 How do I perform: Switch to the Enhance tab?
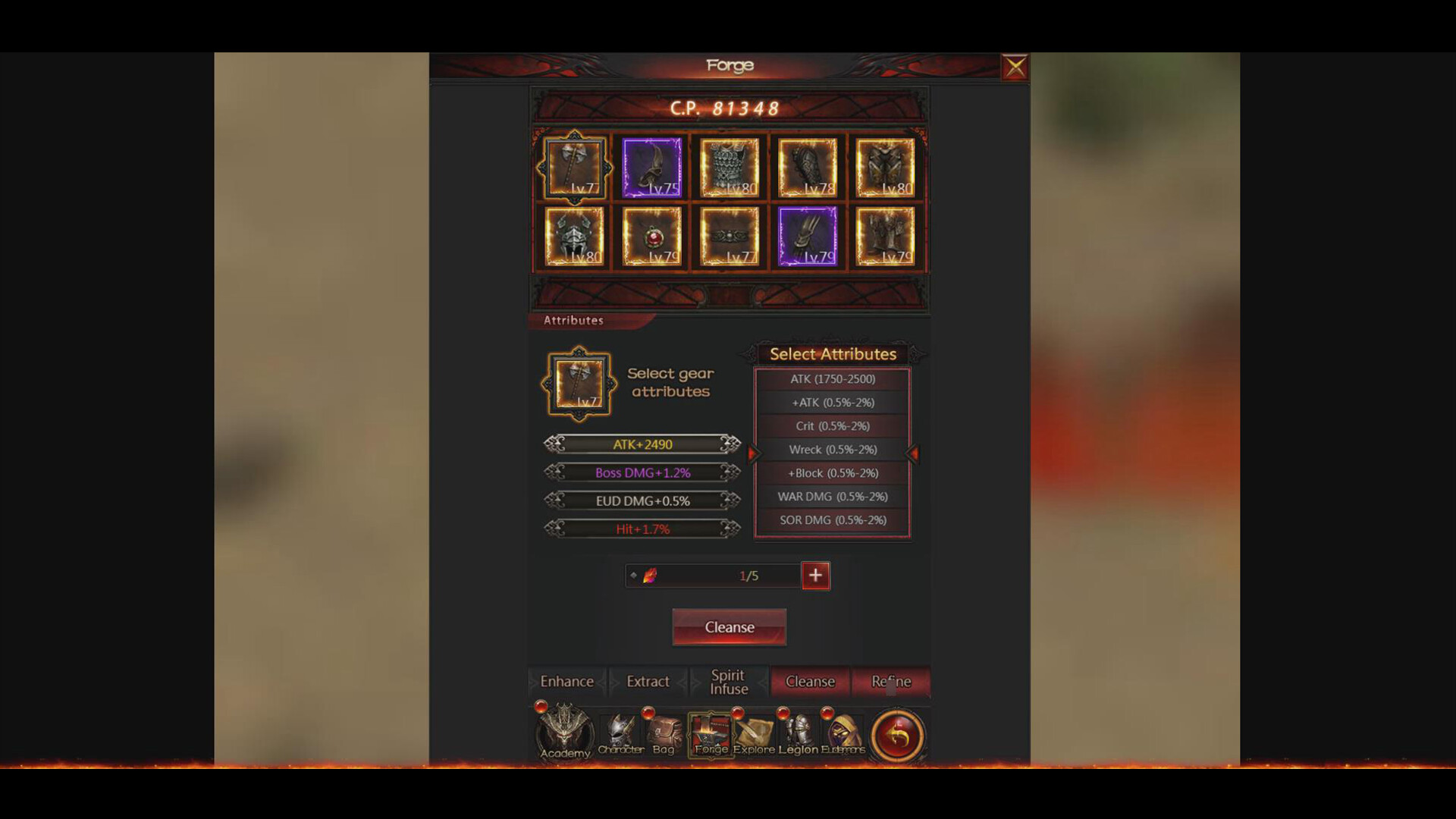pyautogui.click(x=566, y=681)
